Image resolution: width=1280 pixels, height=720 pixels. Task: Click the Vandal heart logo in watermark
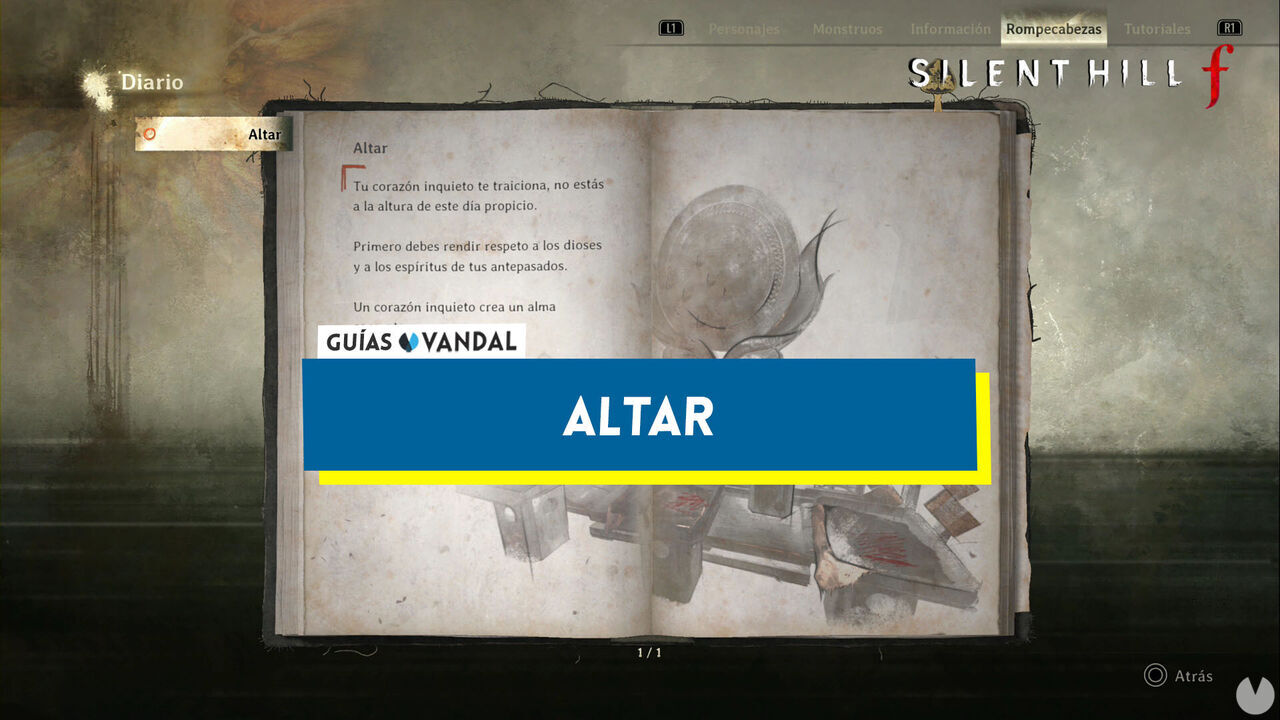point(409,341)
